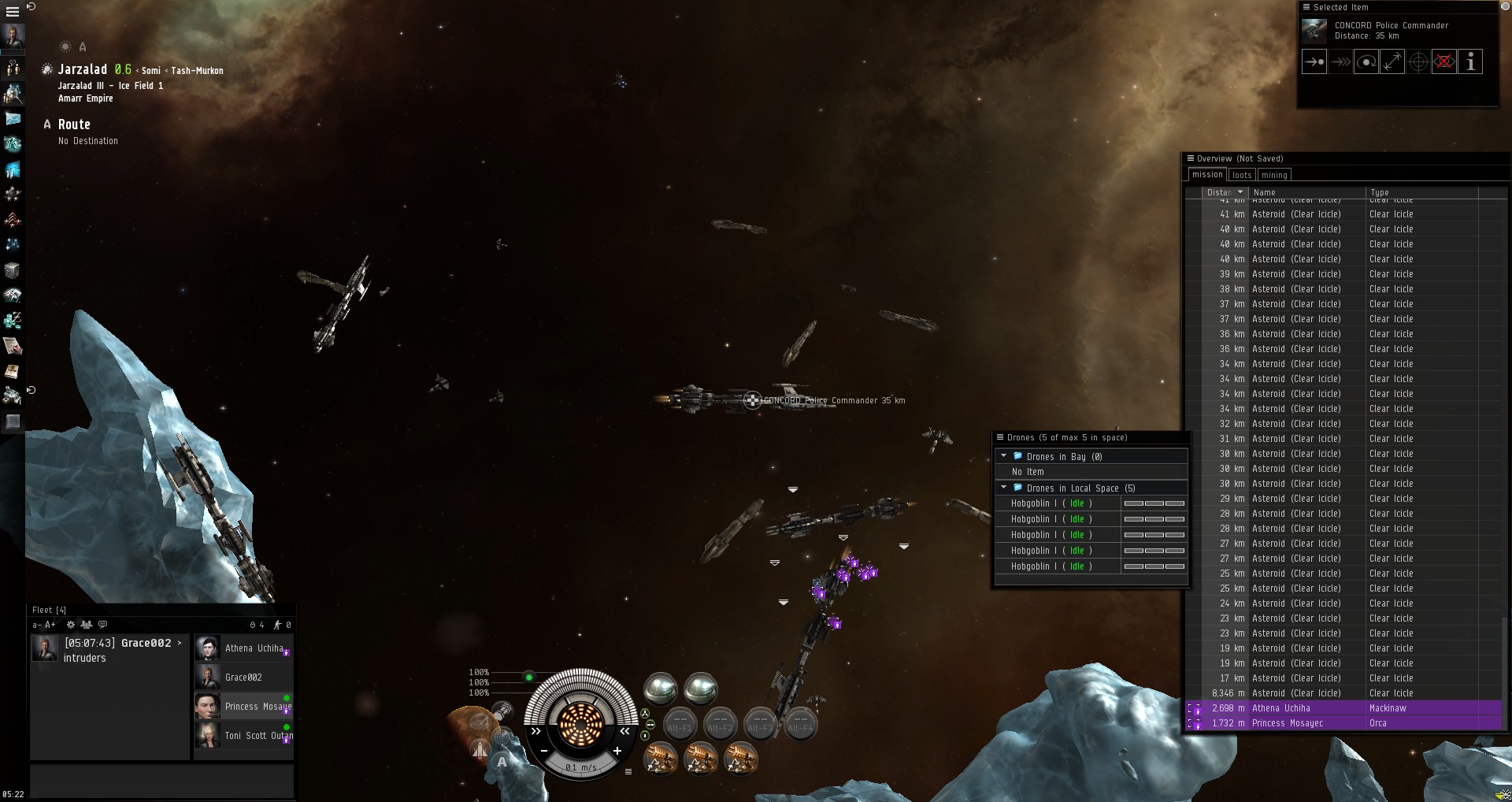Decrease ship speed with the minus button
The width and height of the screenshot is (1512, 802).
[x=543, y=752]
